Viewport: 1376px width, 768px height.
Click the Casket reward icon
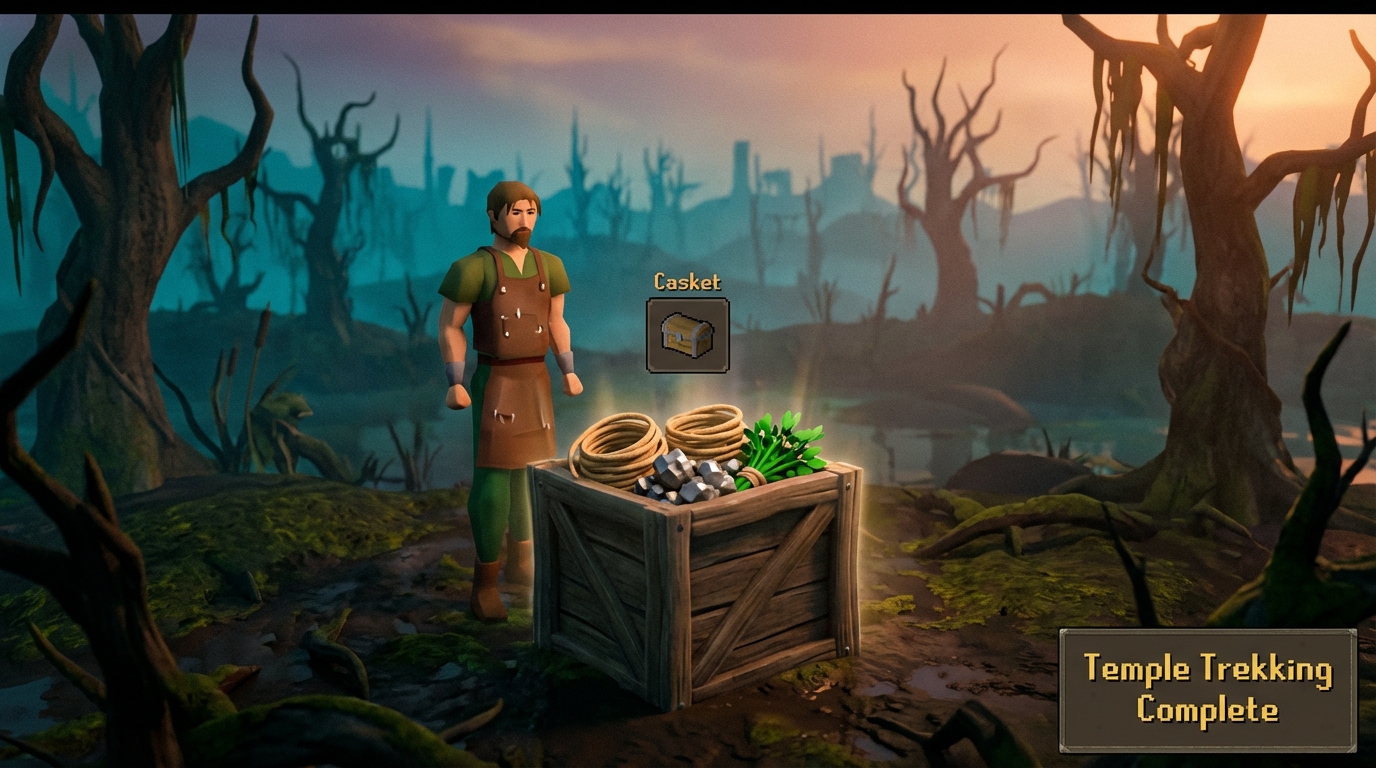click(x=685, y=336)
